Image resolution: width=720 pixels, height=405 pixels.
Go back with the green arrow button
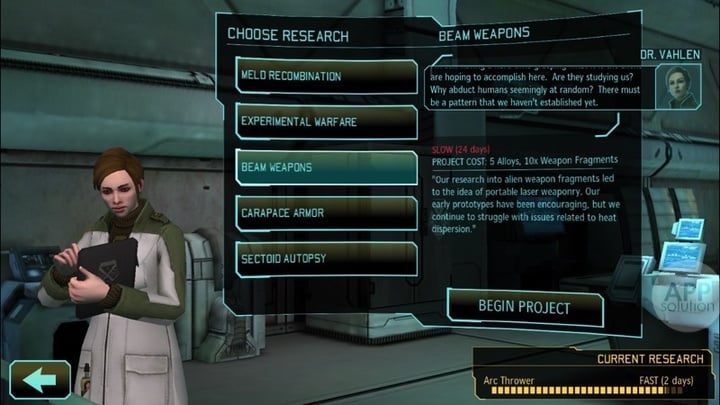pyautogui.click(x=40, y=380)
